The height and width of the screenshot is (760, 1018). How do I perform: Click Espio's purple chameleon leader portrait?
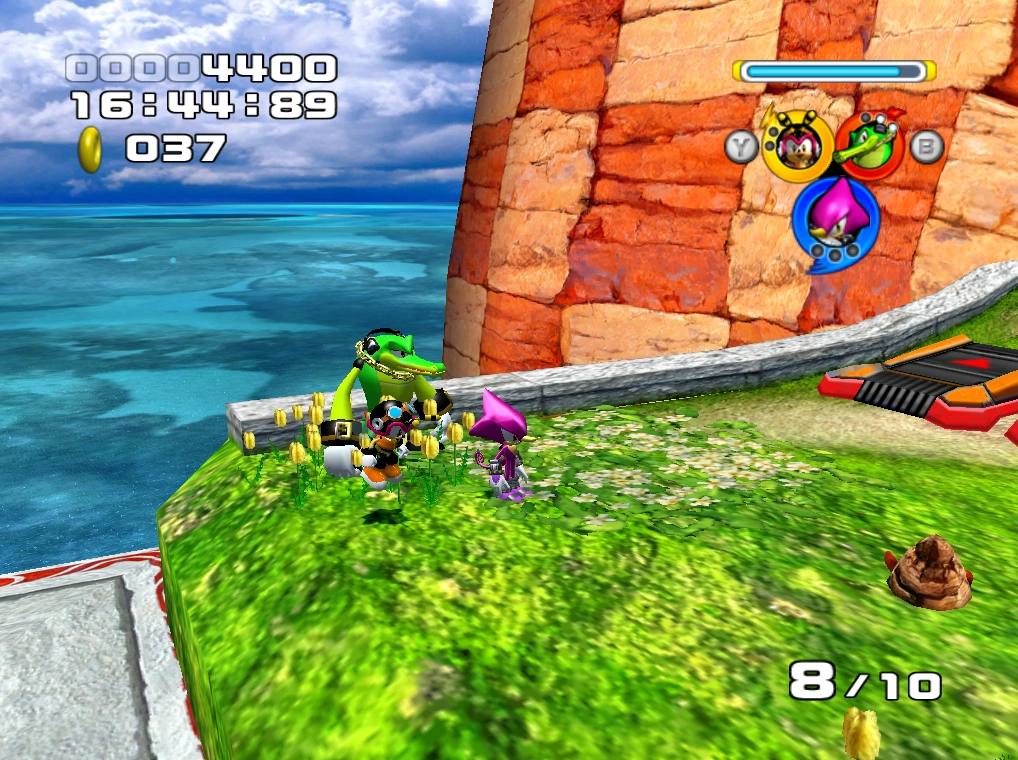point(835,218)
